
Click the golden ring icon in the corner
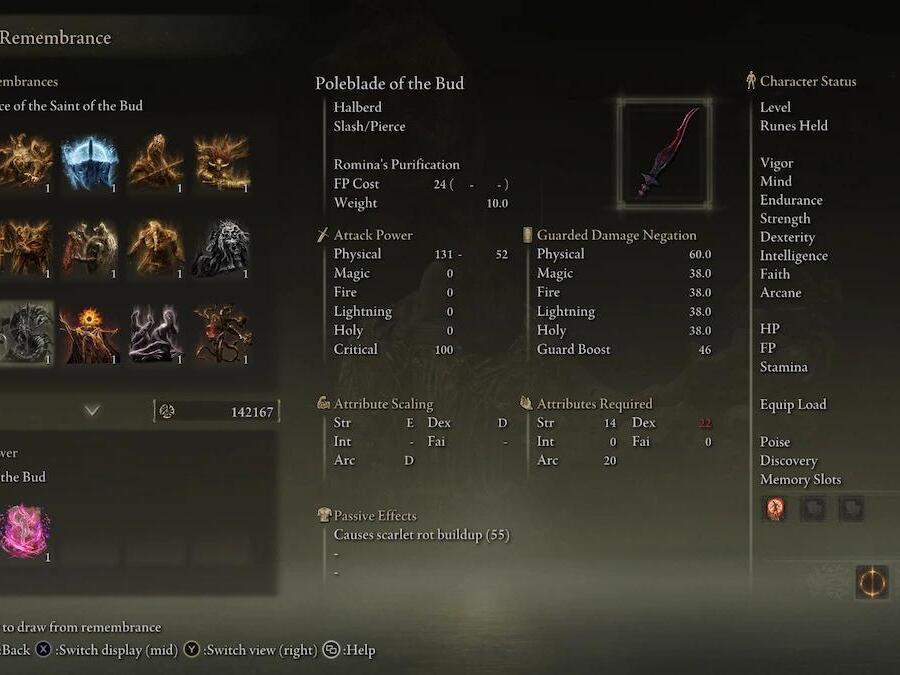coord(872,582)
